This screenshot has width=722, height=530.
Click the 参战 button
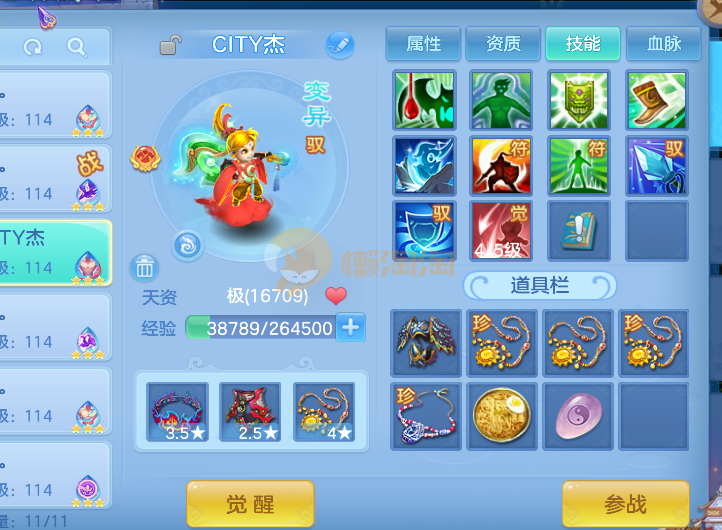tap(625, 504)
